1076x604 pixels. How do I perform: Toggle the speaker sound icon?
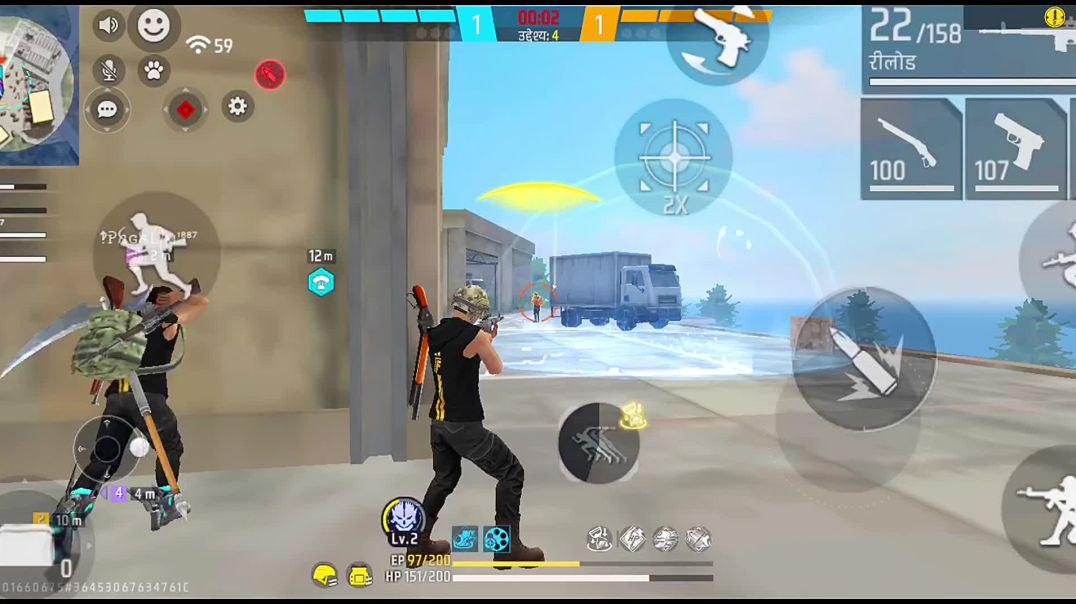pyautogui.click(x=109, y=25)
